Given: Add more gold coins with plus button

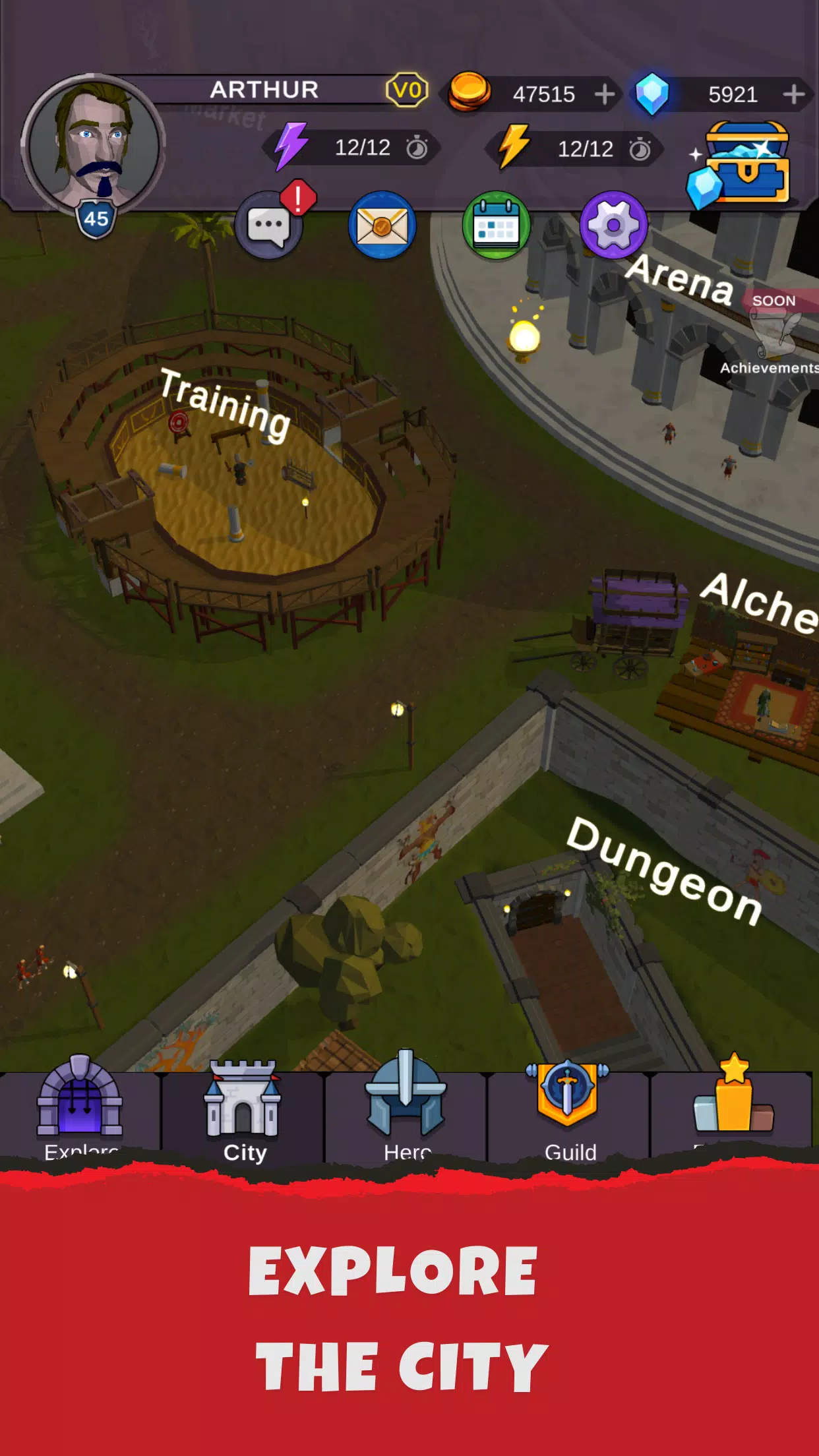Looking at the screenshot, I should (x=604, y=94).
